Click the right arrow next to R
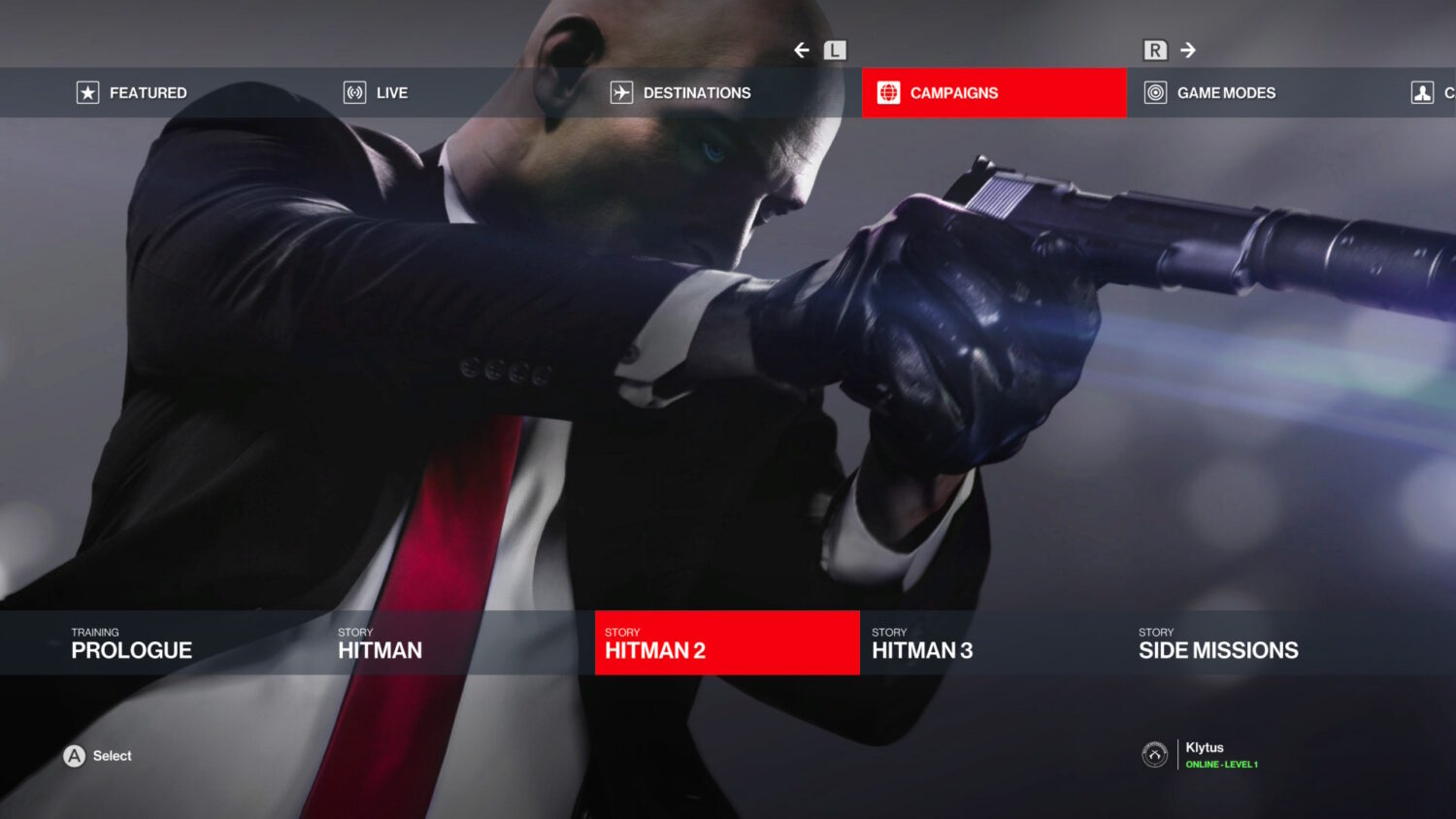 tap(1186, 49)
